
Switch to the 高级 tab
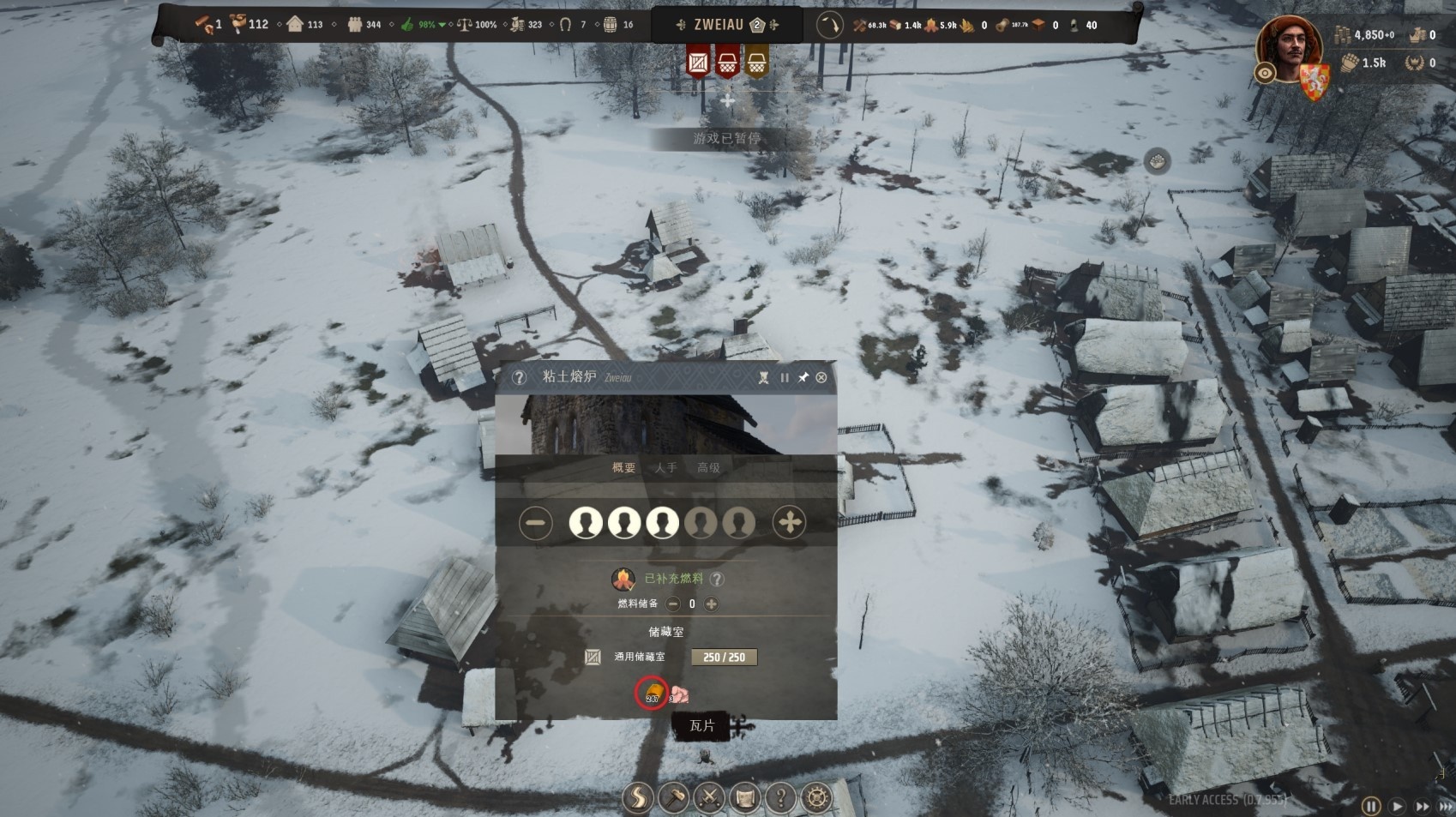click(708, 467)
